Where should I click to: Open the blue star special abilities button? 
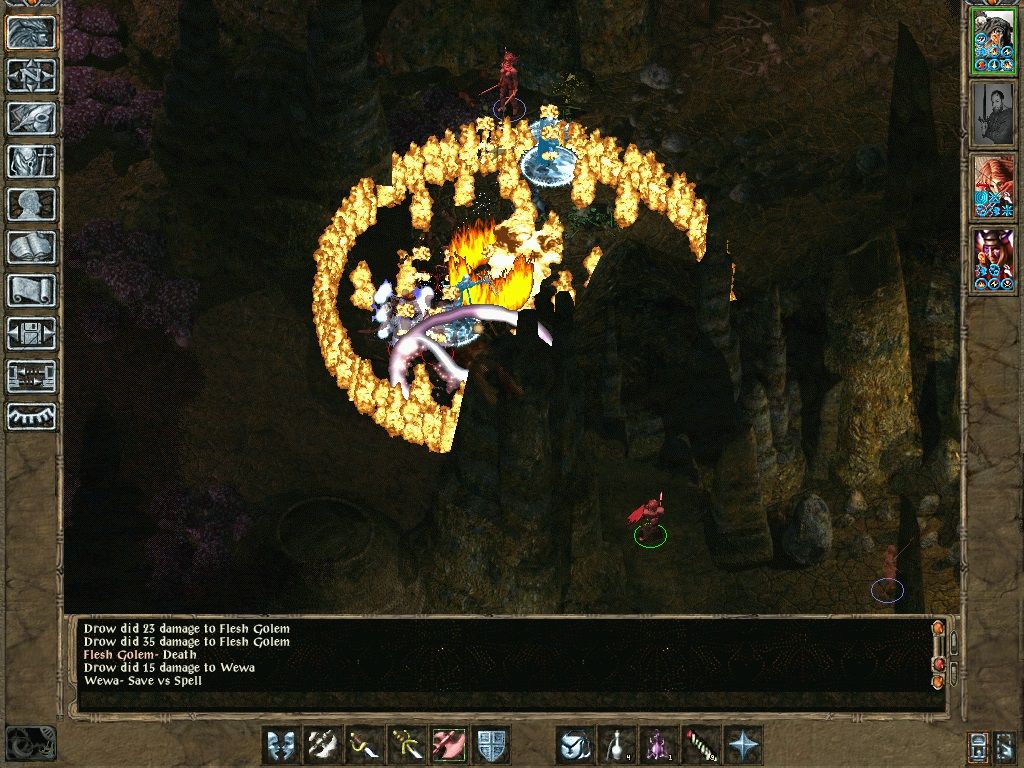point(743,745)
